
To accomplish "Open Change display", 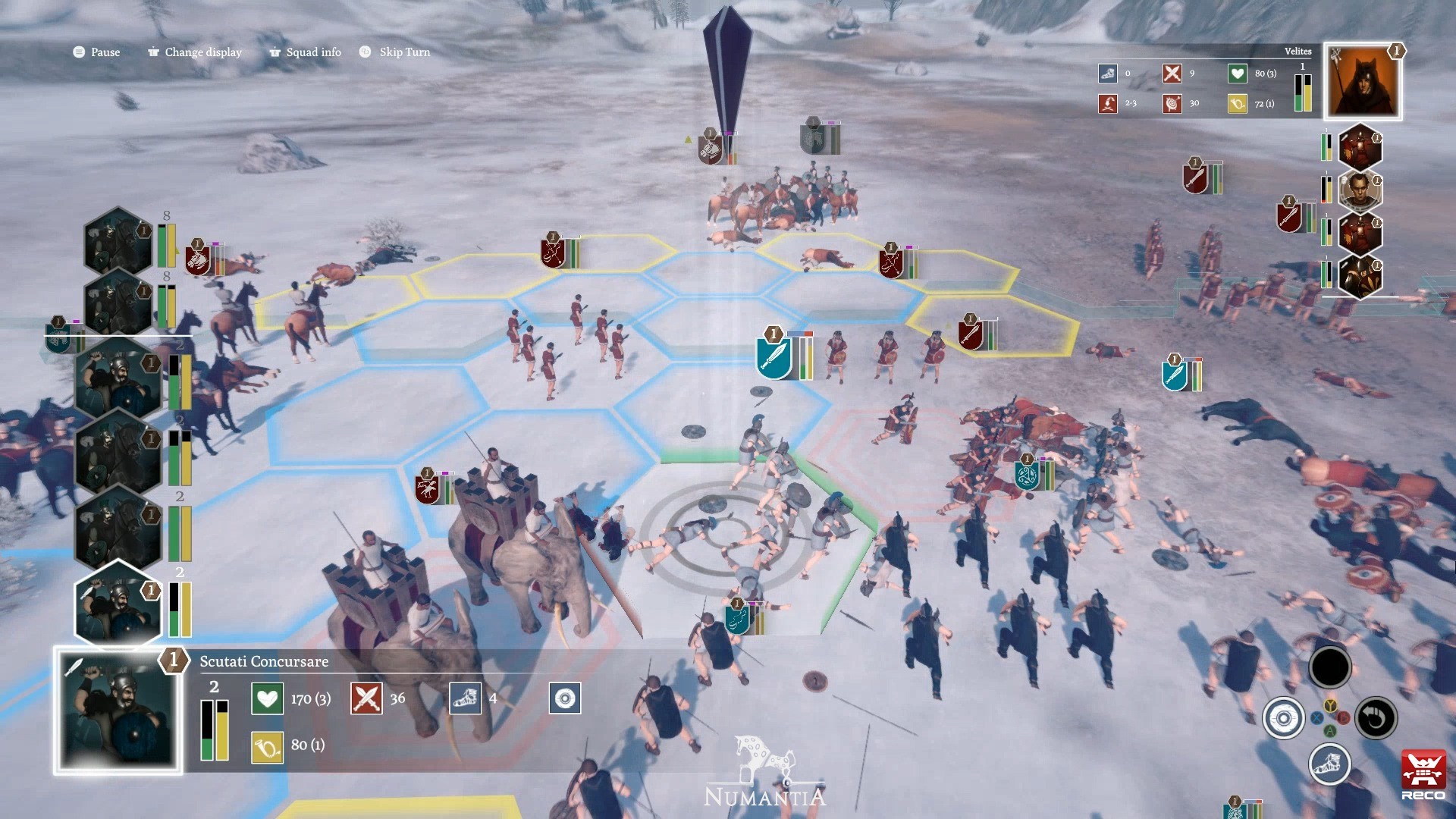I will [194, 52].
